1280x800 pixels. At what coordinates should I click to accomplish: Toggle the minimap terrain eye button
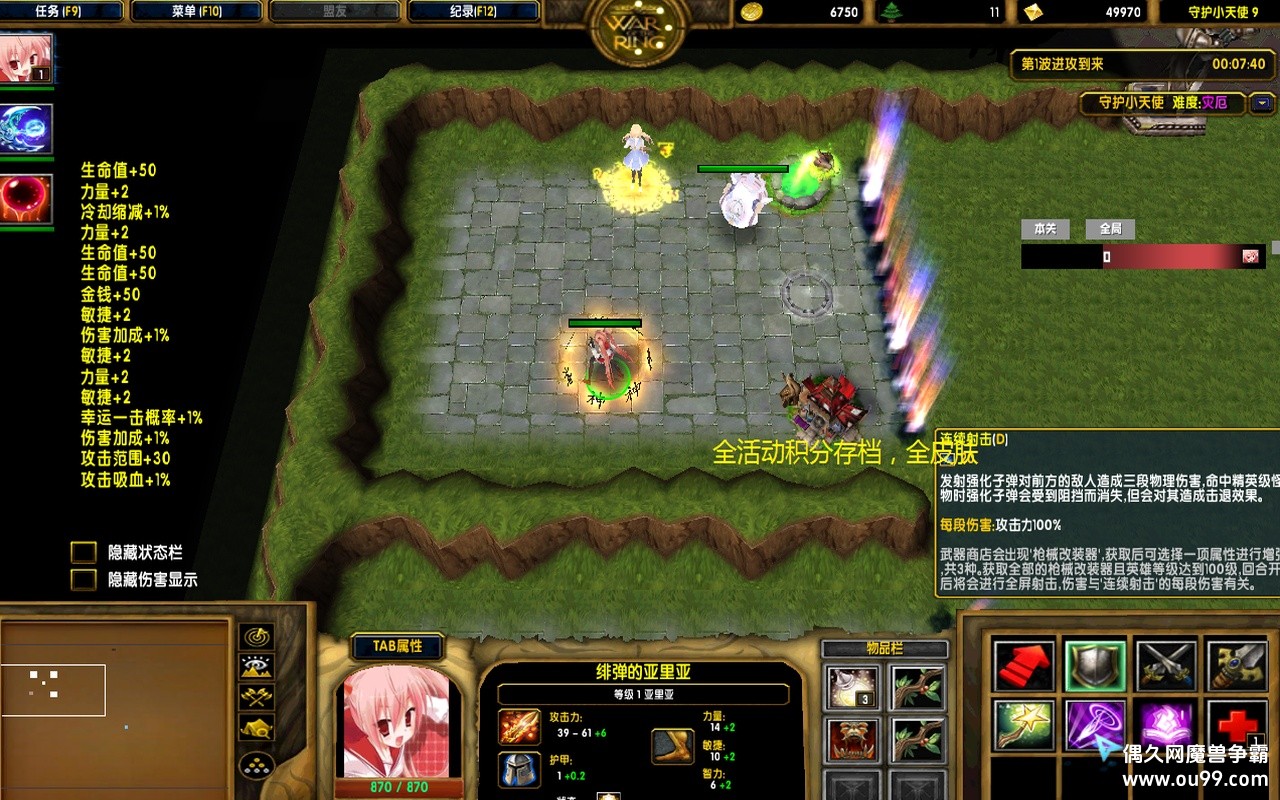pyautogui.click(x=257, y=667)
